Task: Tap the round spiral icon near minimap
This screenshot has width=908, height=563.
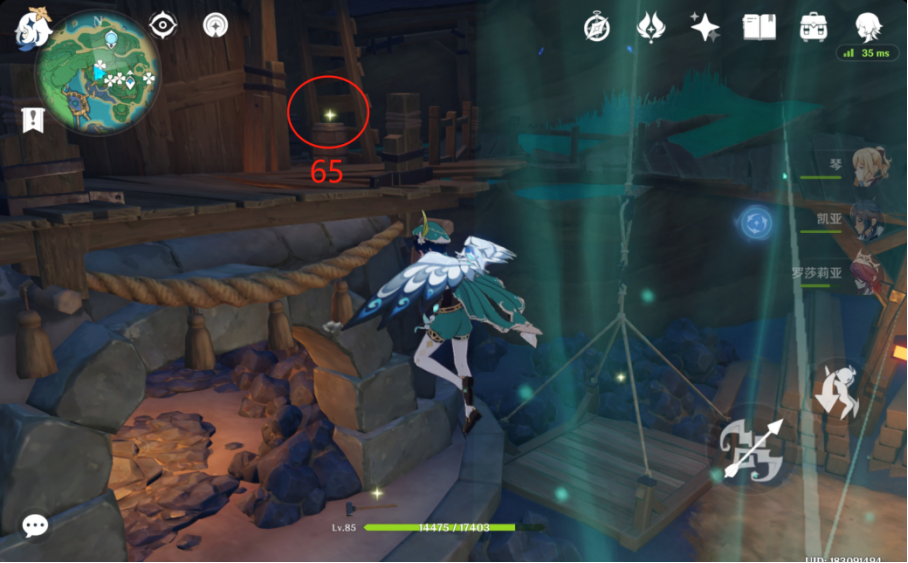Action: coord(215,24)
